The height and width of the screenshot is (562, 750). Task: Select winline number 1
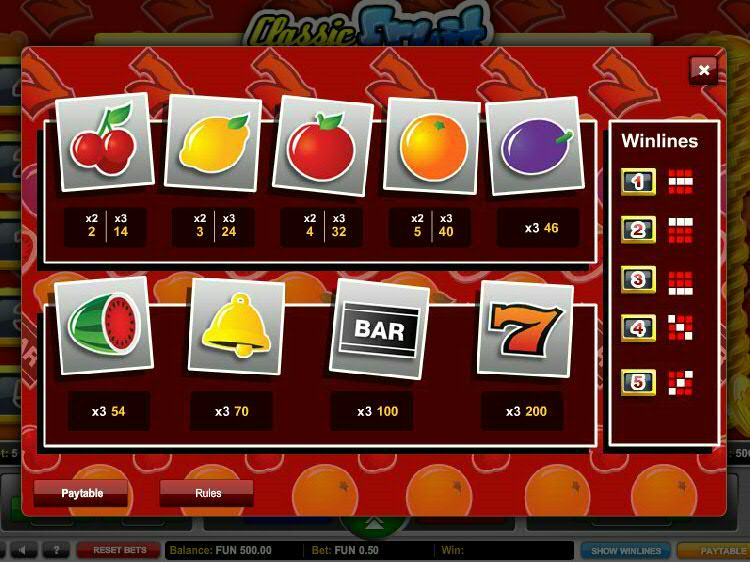coord(639,182)
